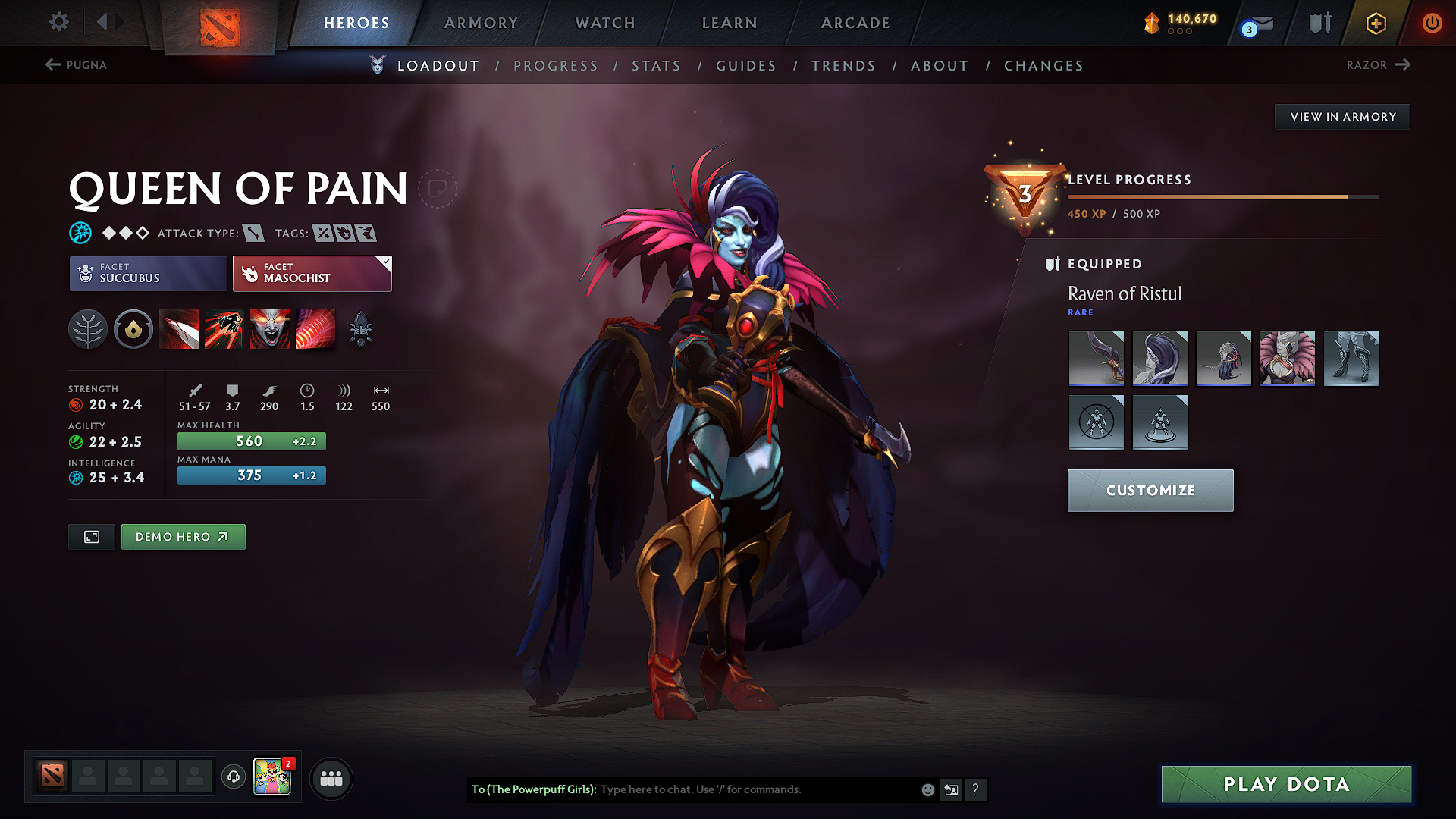The image size is (1456, 819).
Task: Toggle the voice chat headset icon
Action: 233,778
